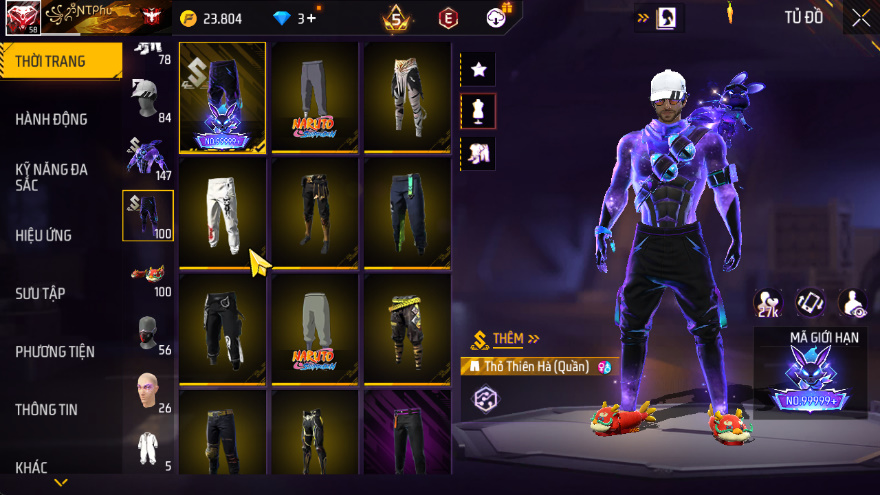Show the PHƯƠNG TIỆN category
This screenshot has height=495, width=880.
click(55, 351)
